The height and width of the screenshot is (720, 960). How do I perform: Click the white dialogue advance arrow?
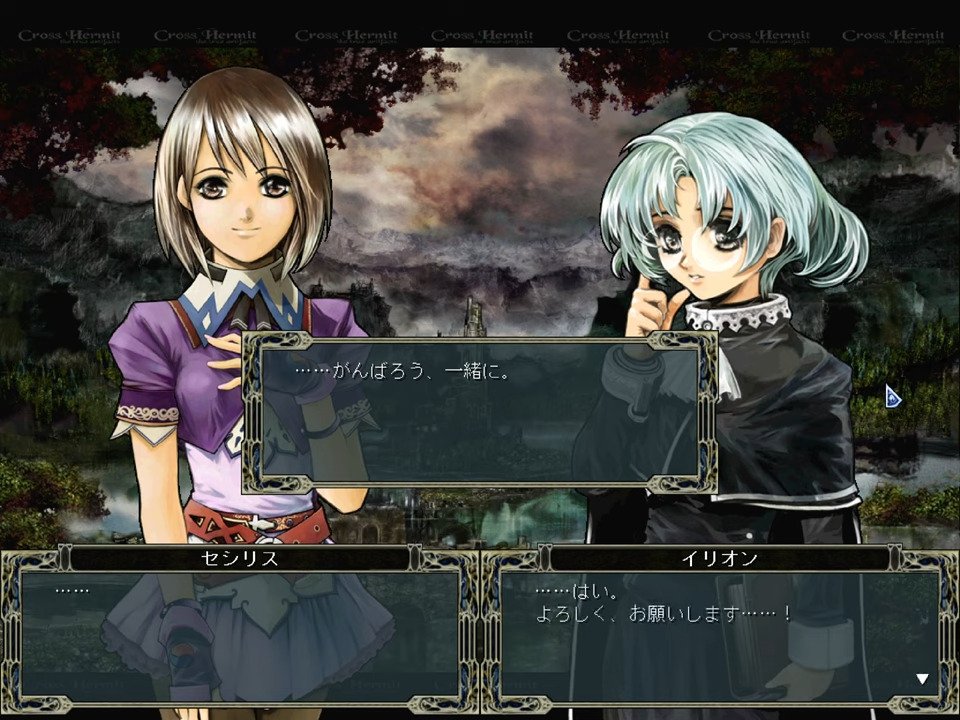coord(922,679)
